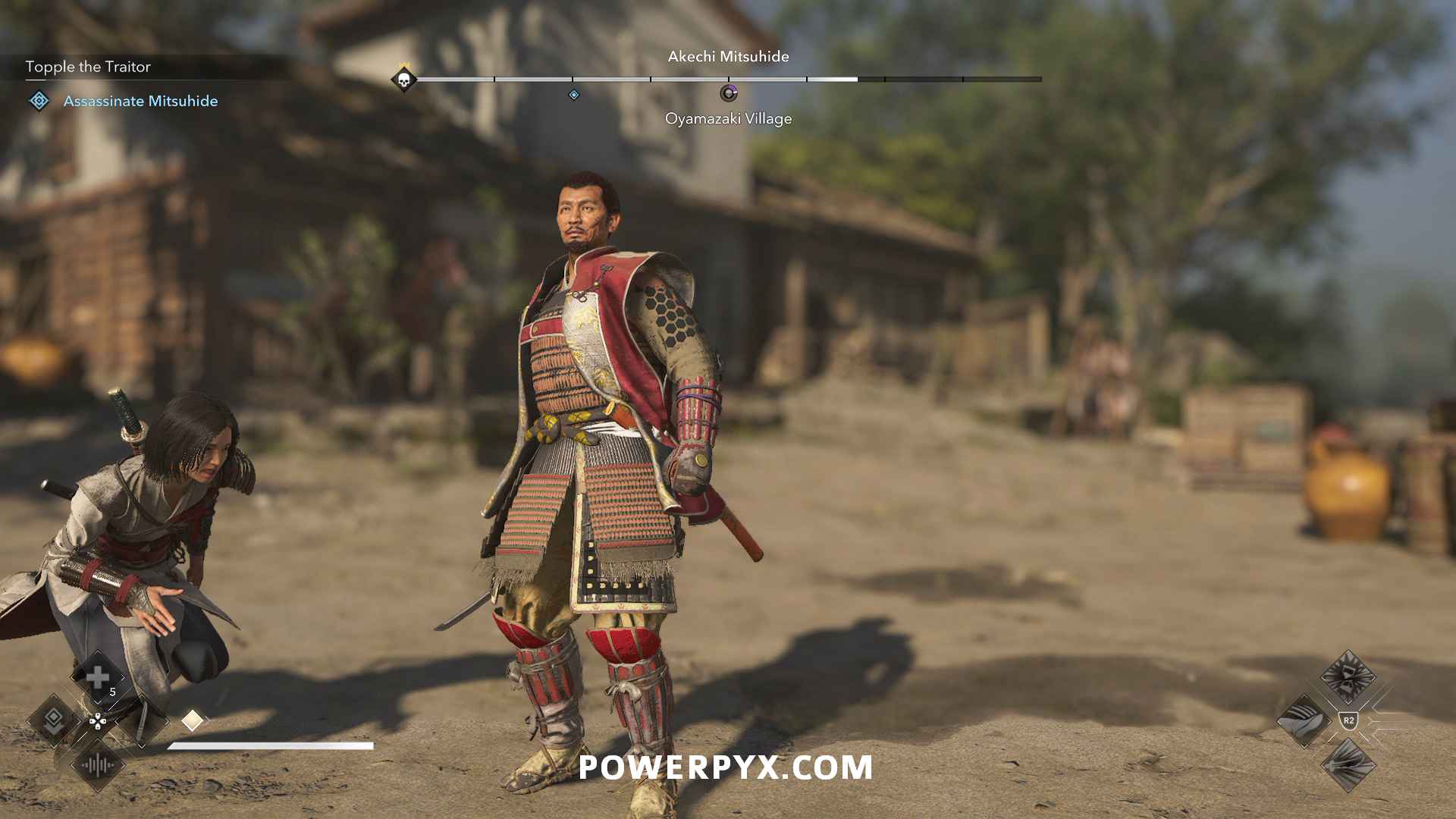The width and height of the screenshot is (1456, 819).
Task: Click the Oyamazaki Village location label
Action: (x=729, y=118)
